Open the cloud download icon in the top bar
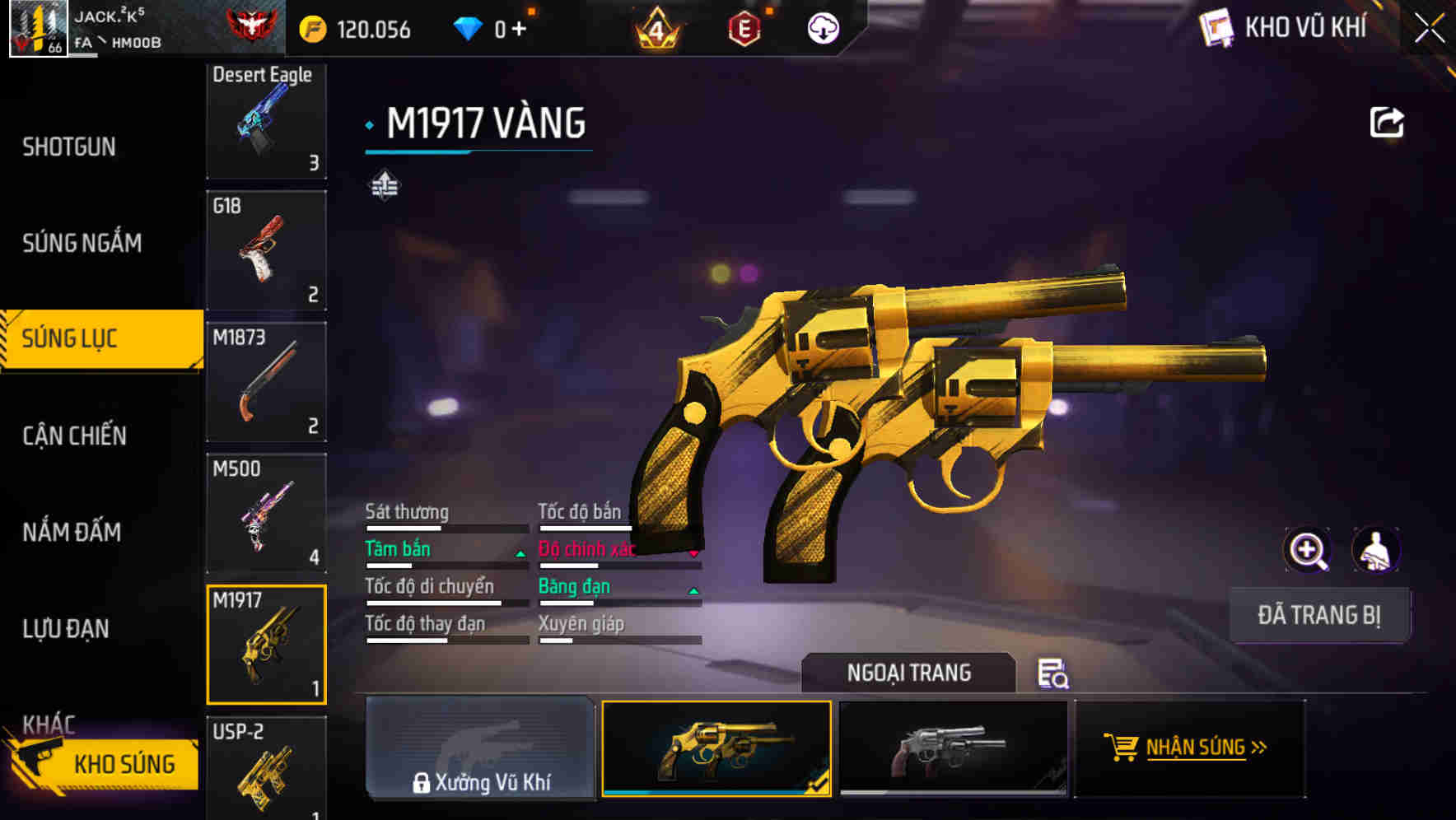Screen dimensions: 1456x820 (821, 28)
